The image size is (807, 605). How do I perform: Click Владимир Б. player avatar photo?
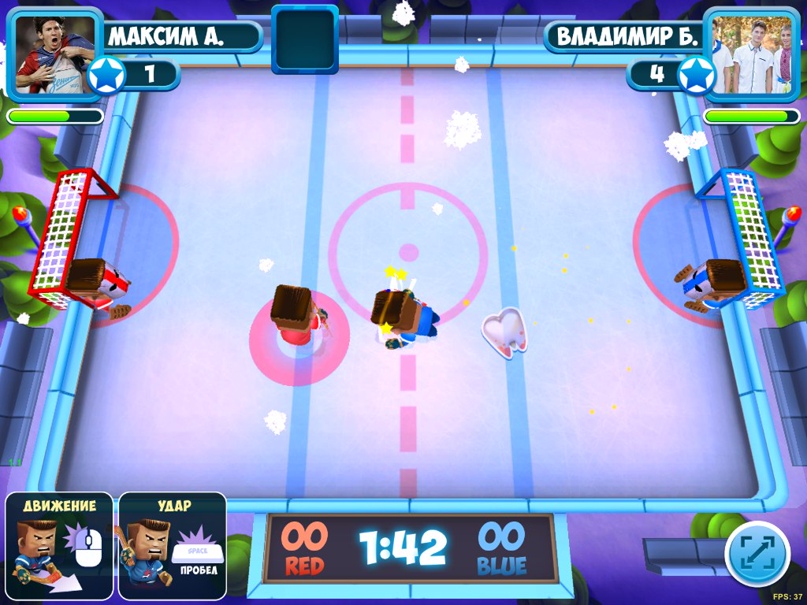pos(753,52)
